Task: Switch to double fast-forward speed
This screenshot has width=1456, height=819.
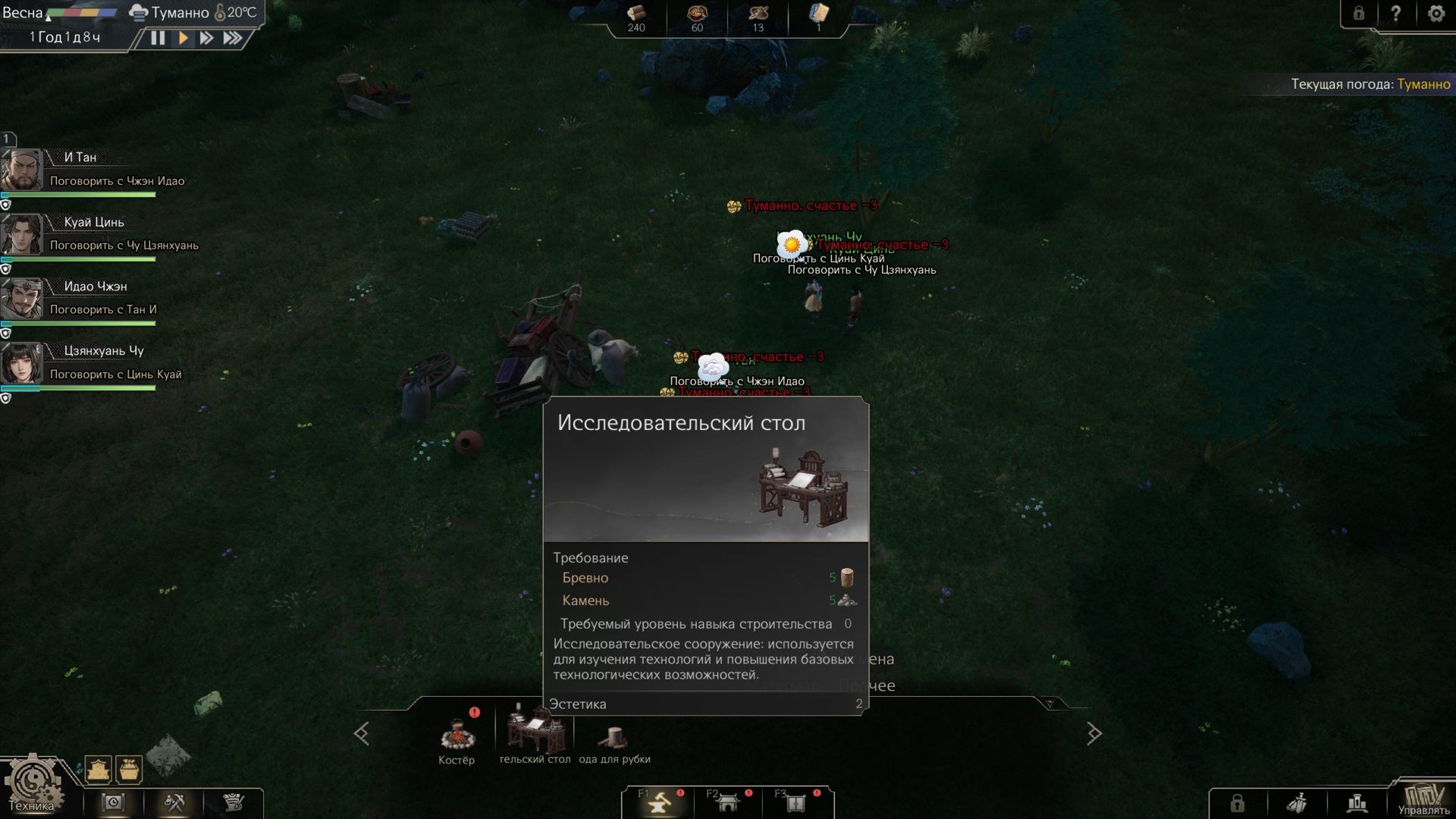Action: (x=206, y=38)
